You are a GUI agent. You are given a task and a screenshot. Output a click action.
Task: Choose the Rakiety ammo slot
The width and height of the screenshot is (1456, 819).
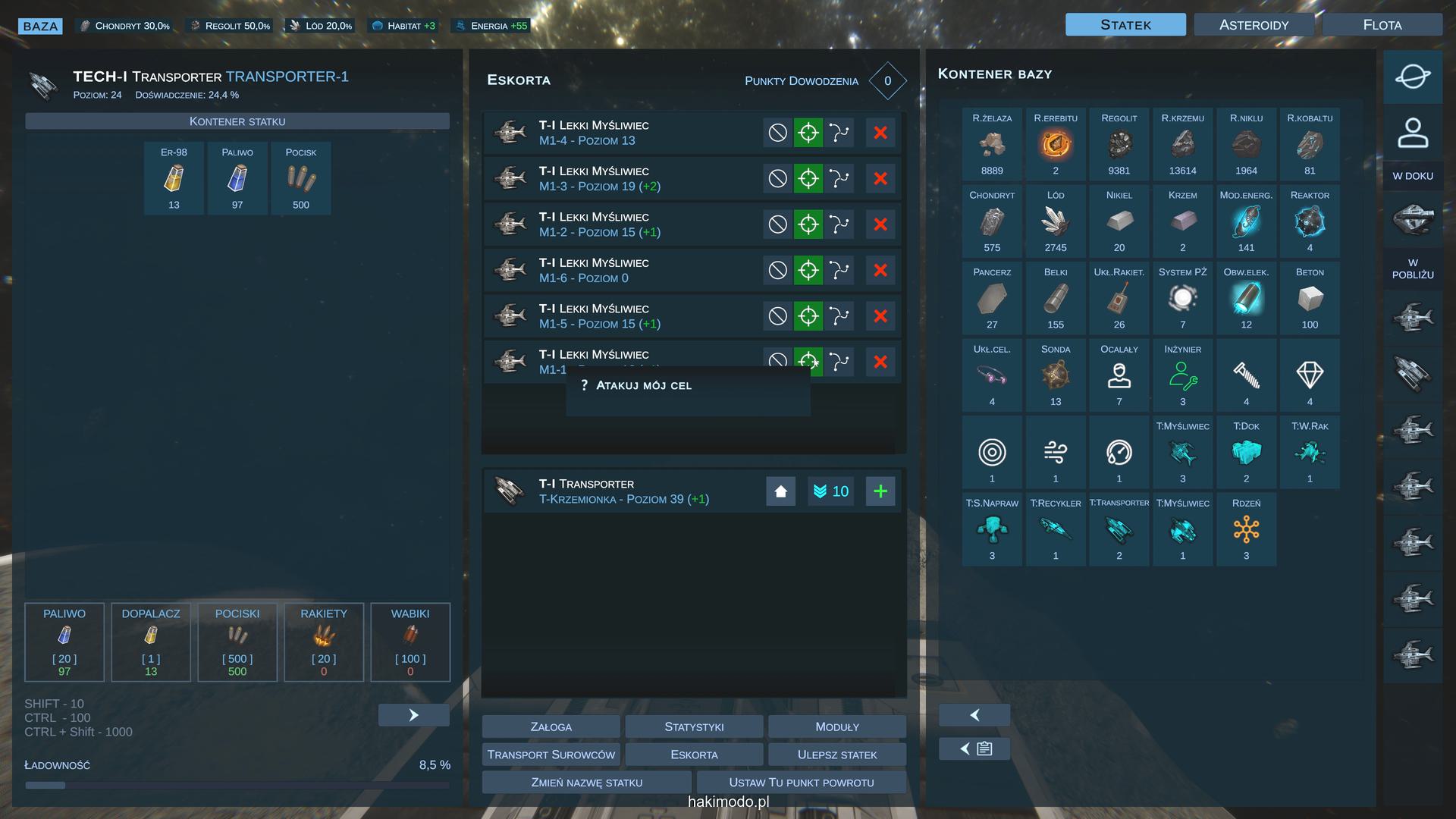click(x=324, y=642)
